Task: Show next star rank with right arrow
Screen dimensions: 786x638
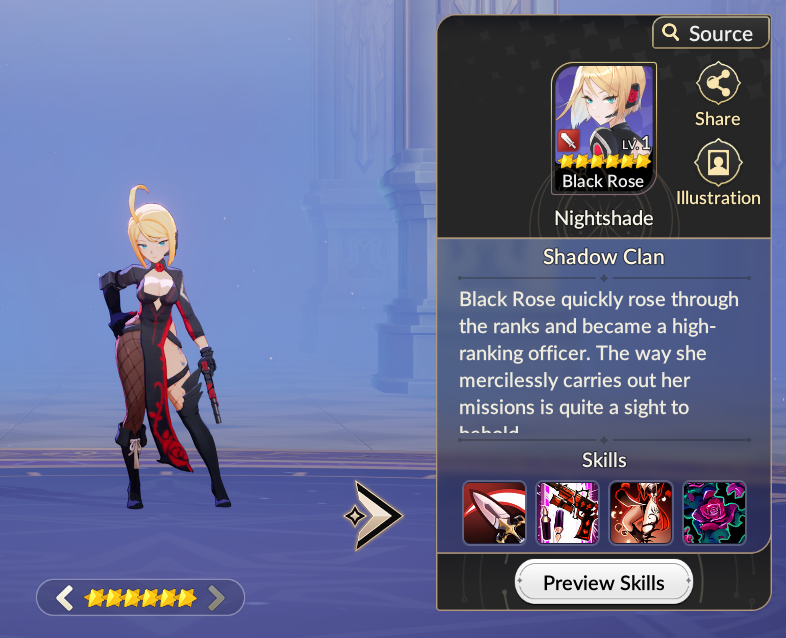Action: click(x=216, y=598)
